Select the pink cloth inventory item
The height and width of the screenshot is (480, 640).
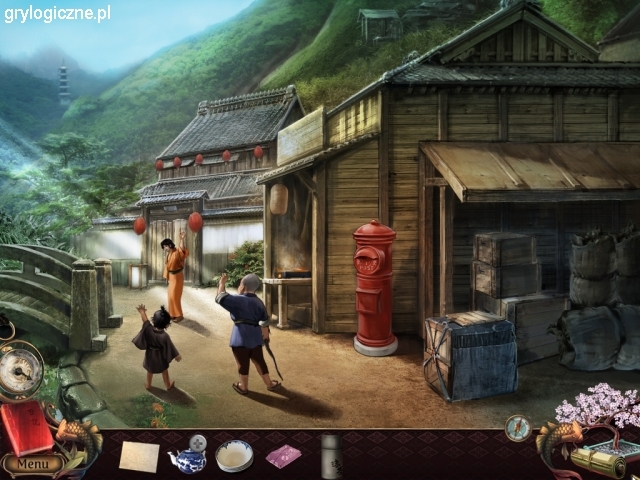click(282, 456)
